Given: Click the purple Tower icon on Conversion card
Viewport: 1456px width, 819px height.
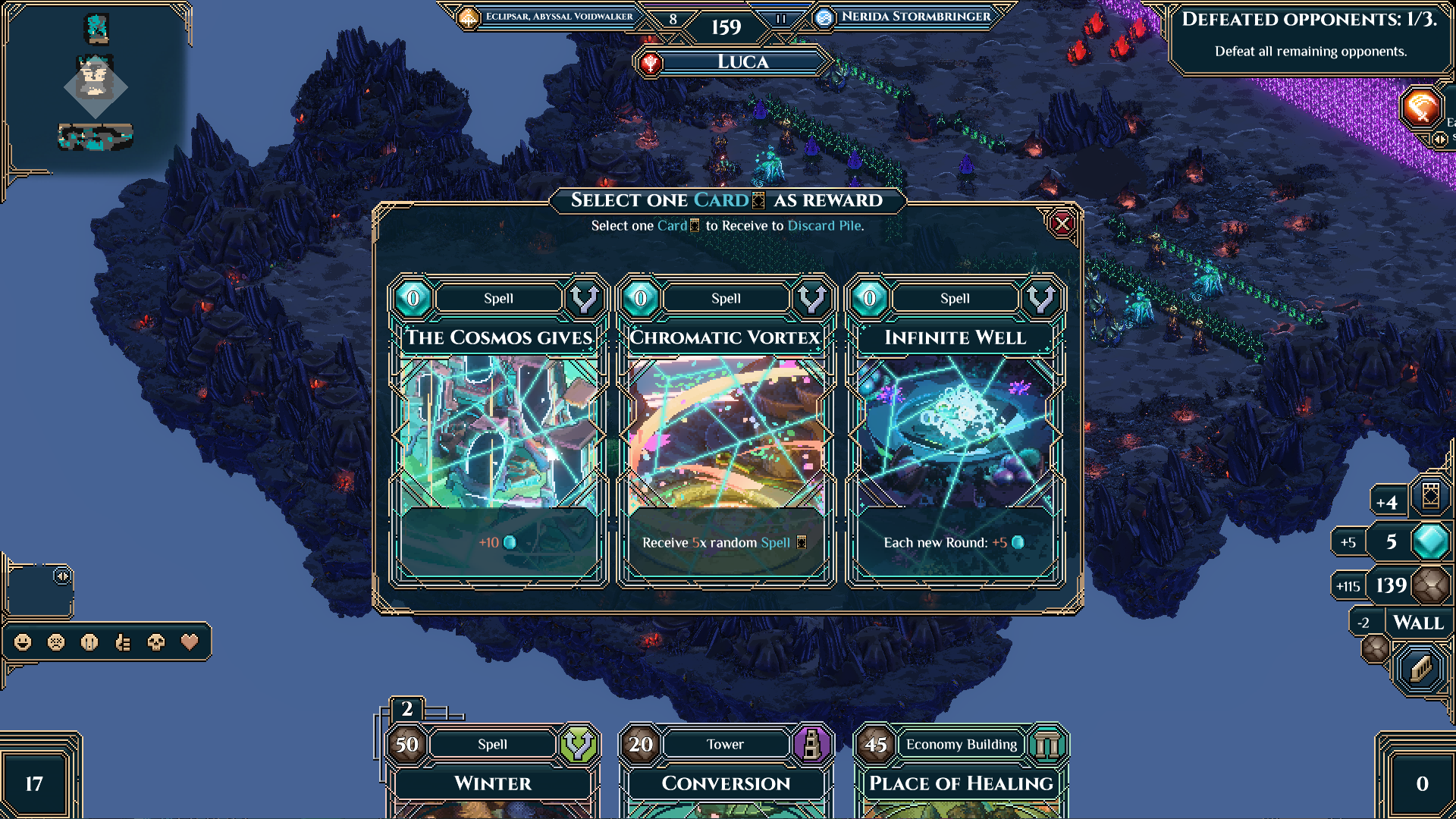Looking at the screenshot, I should click(x=812, y=745).
